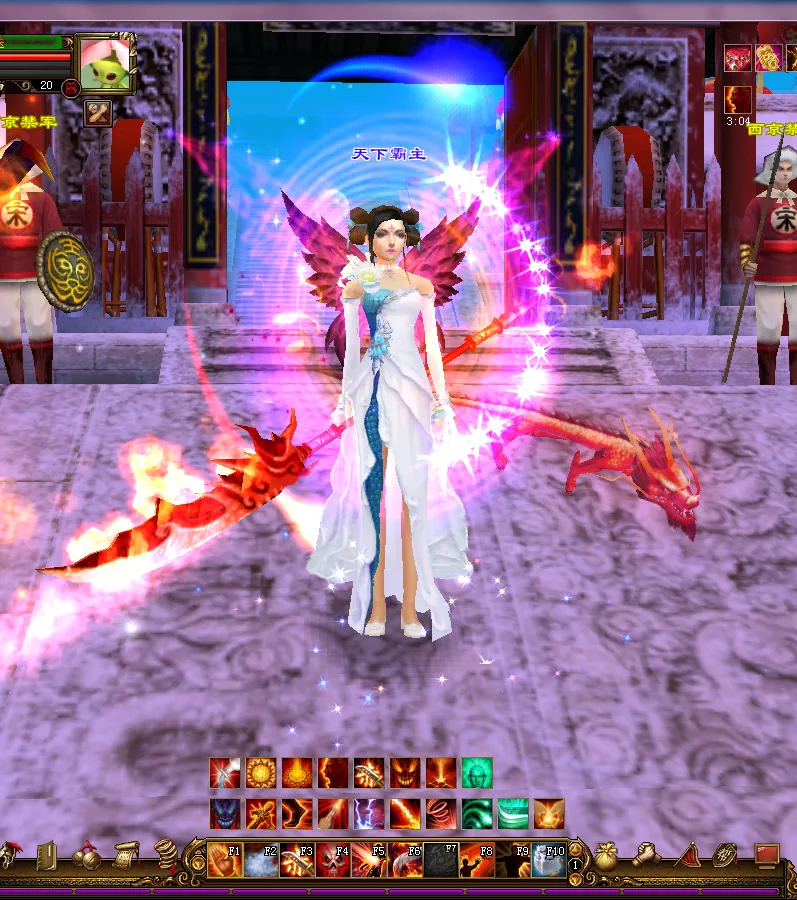Viewport: 797px width, 900px height.
Task: Activate the F3 flaming sword skill
Action: [x=296, y=860]
